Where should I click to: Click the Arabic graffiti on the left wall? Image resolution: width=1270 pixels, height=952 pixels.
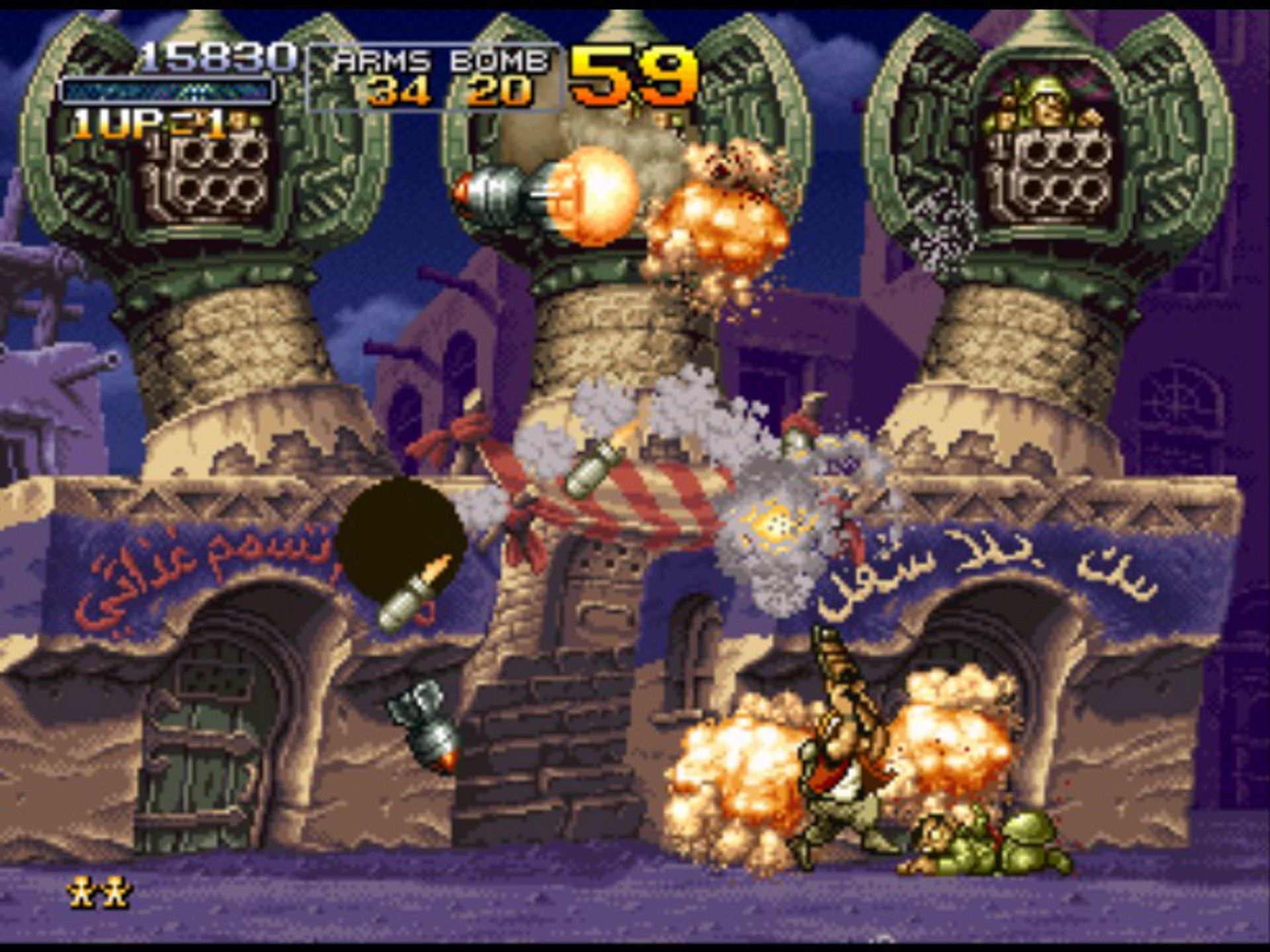click(x=192, y=562)
